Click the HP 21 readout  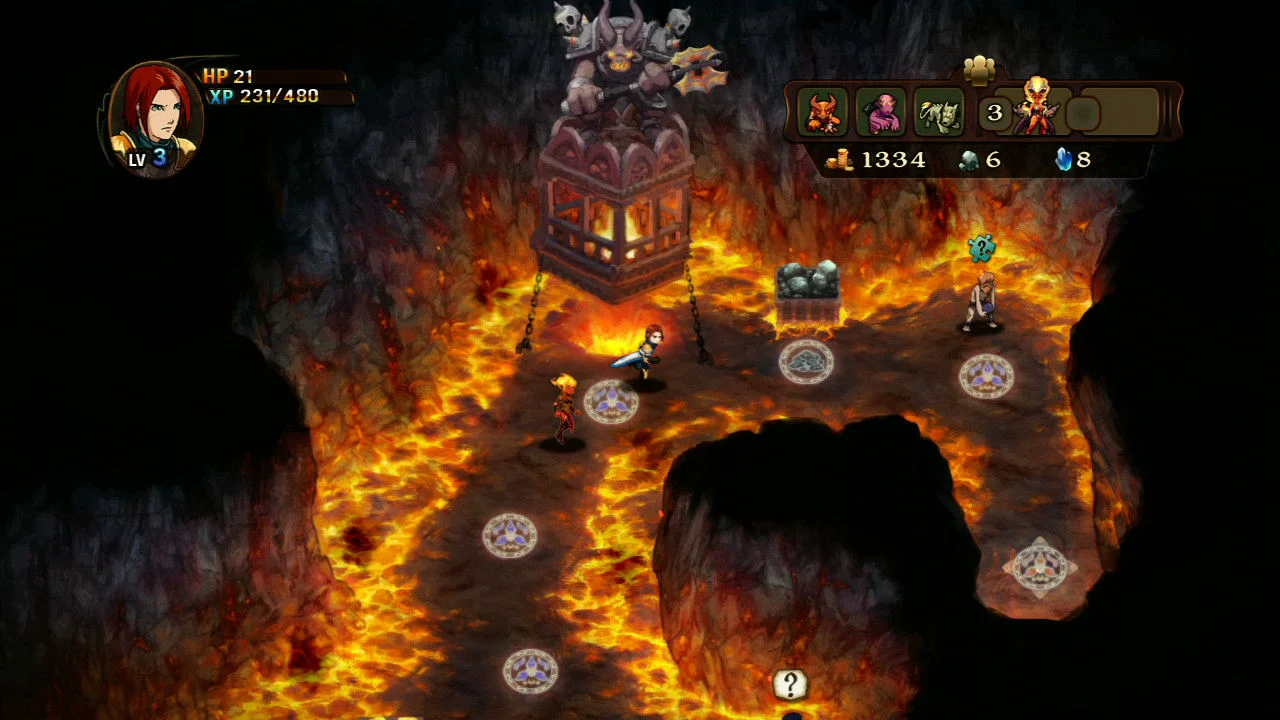pyautogui.click(x=227, y=74)
